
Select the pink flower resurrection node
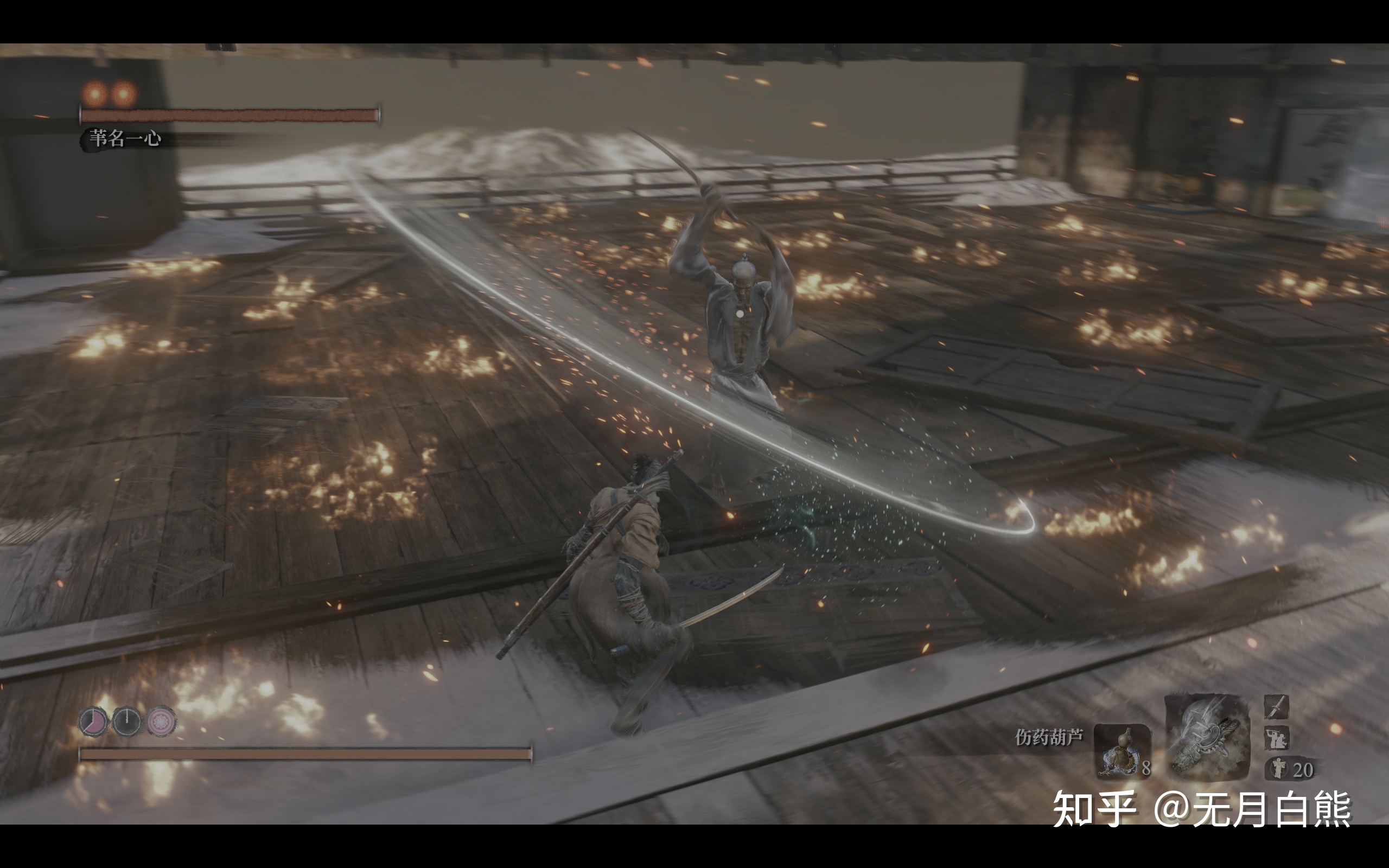pos(161,720)
